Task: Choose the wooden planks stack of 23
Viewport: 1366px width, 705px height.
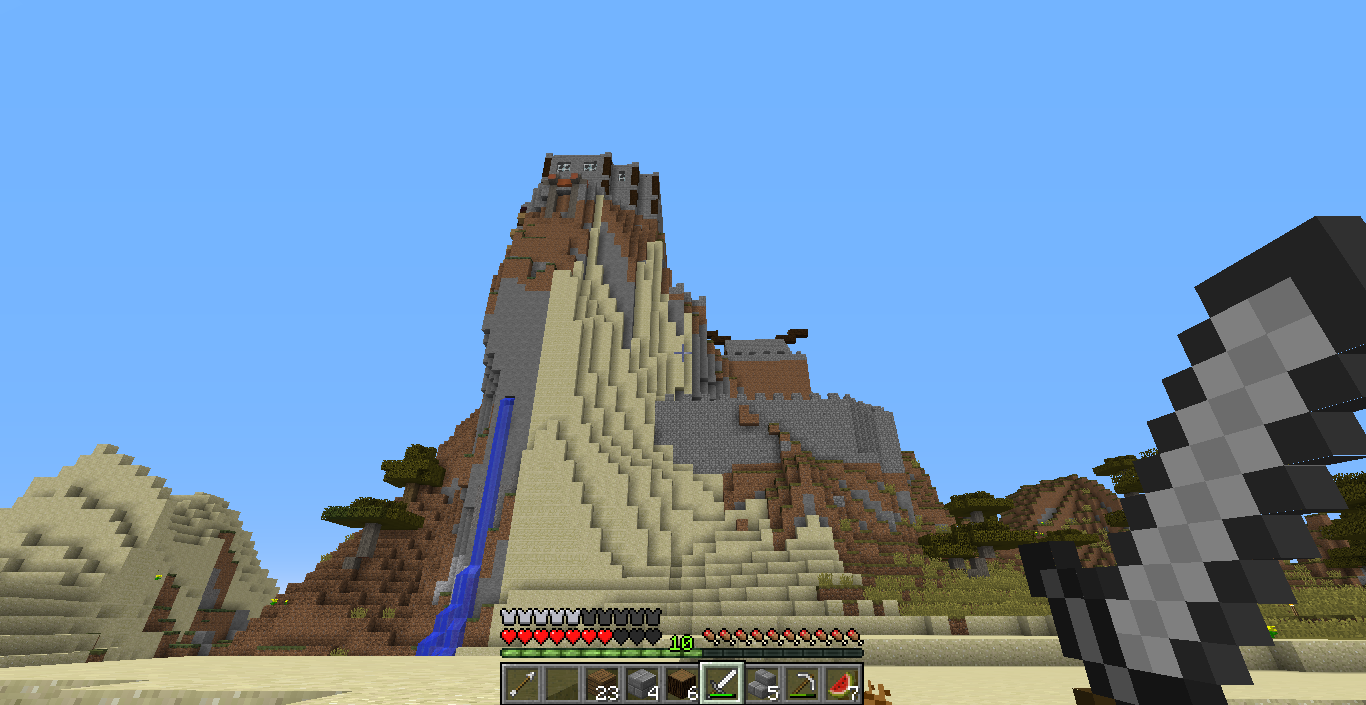Action: tap(601, 683)
